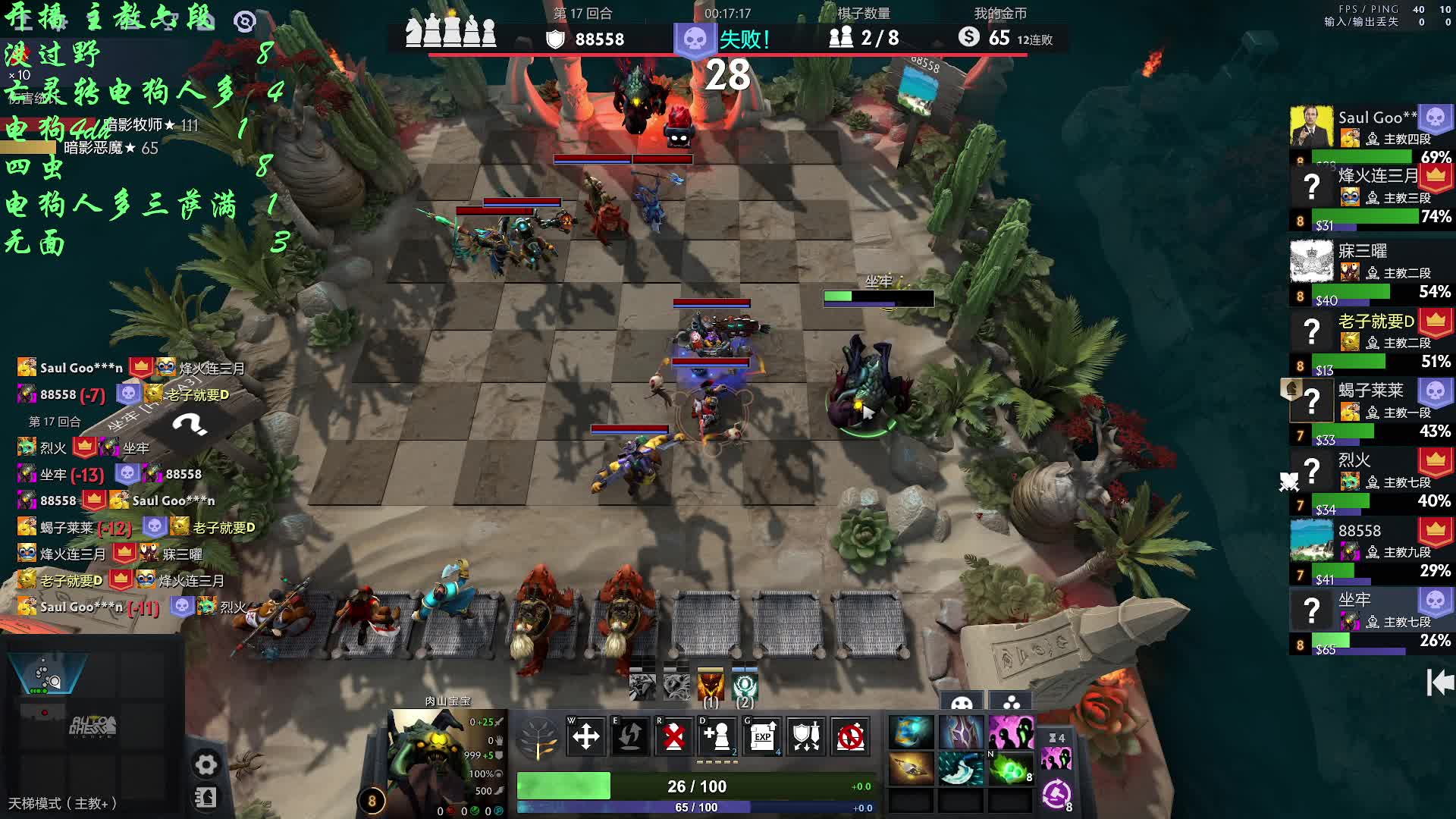Click the purple hammer reroll icon
Screen dimensions: 1456x819
tap(1056, 794)
